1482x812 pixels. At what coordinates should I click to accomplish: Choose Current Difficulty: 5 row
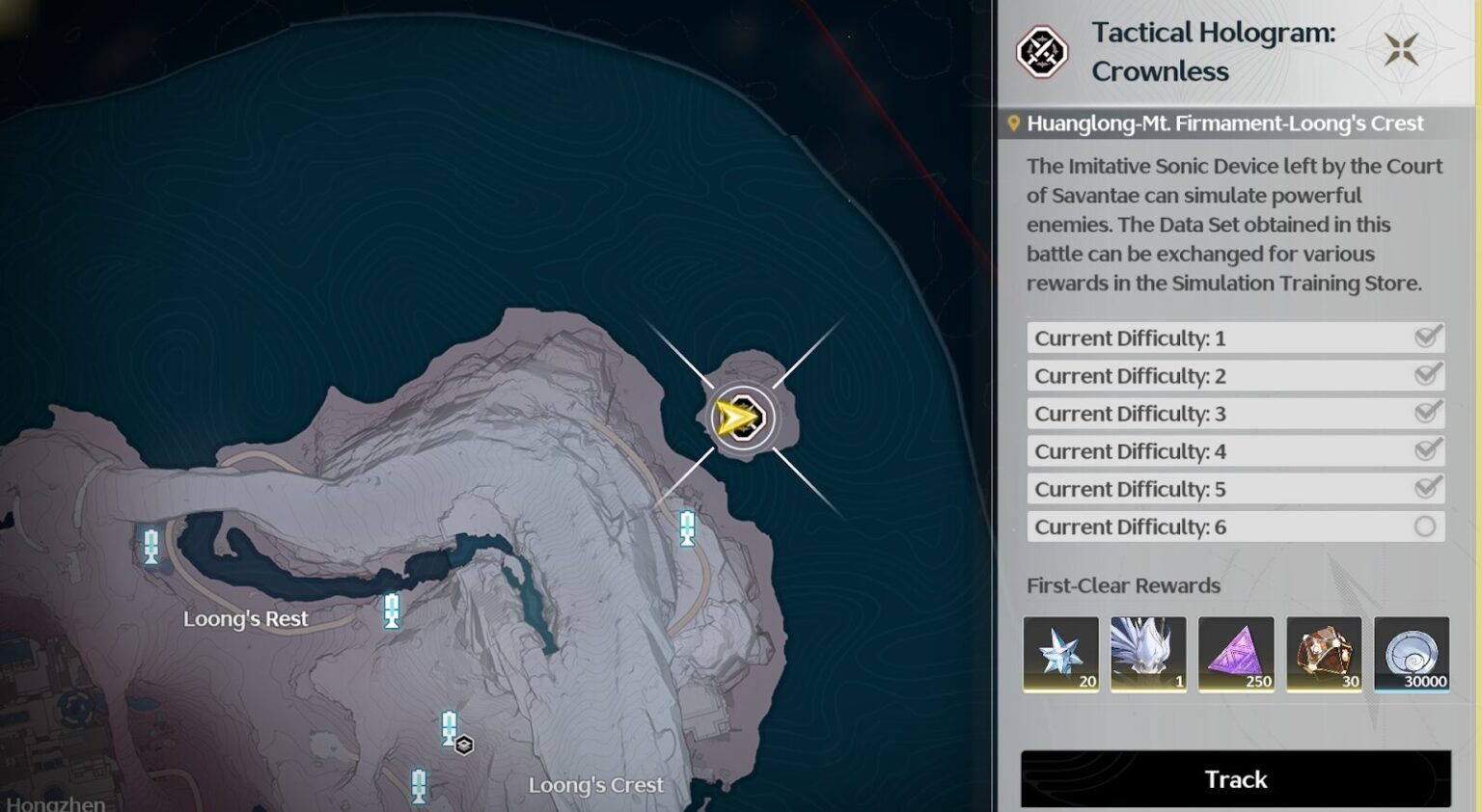click(x=1235, y=489)
